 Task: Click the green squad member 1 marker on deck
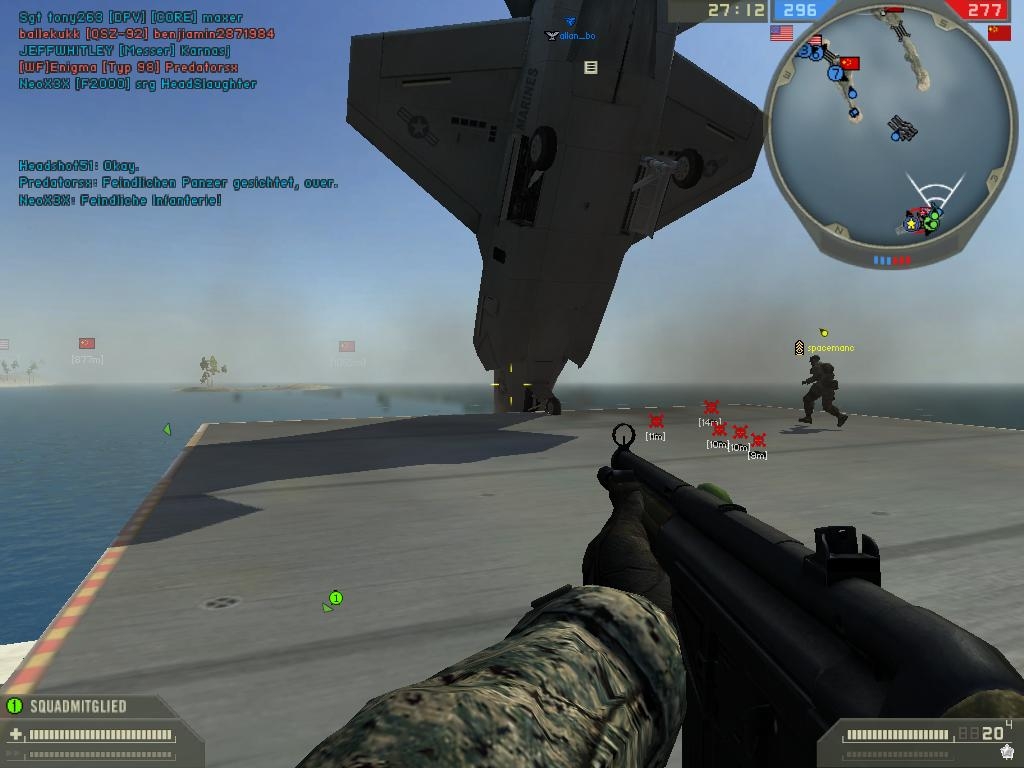[336, 598]
